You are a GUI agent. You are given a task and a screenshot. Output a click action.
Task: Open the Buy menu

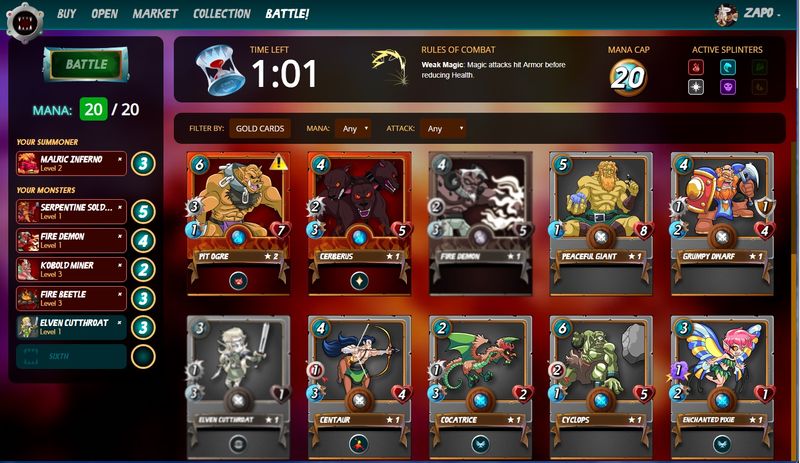pyautogui.click(x=66, y=14)
